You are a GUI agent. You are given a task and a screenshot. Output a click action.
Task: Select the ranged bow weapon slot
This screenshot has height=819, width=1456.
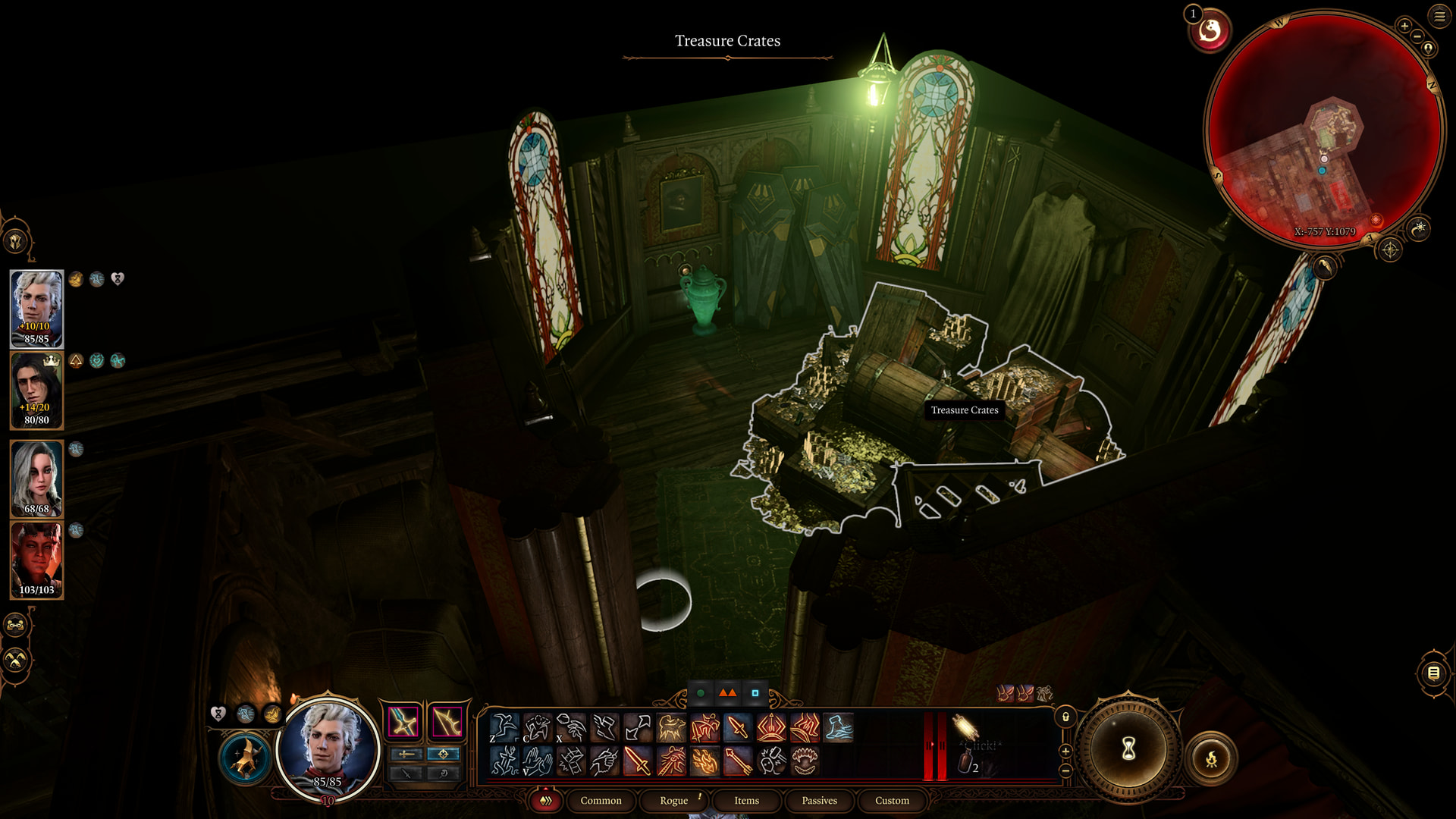tap(447, 722)
